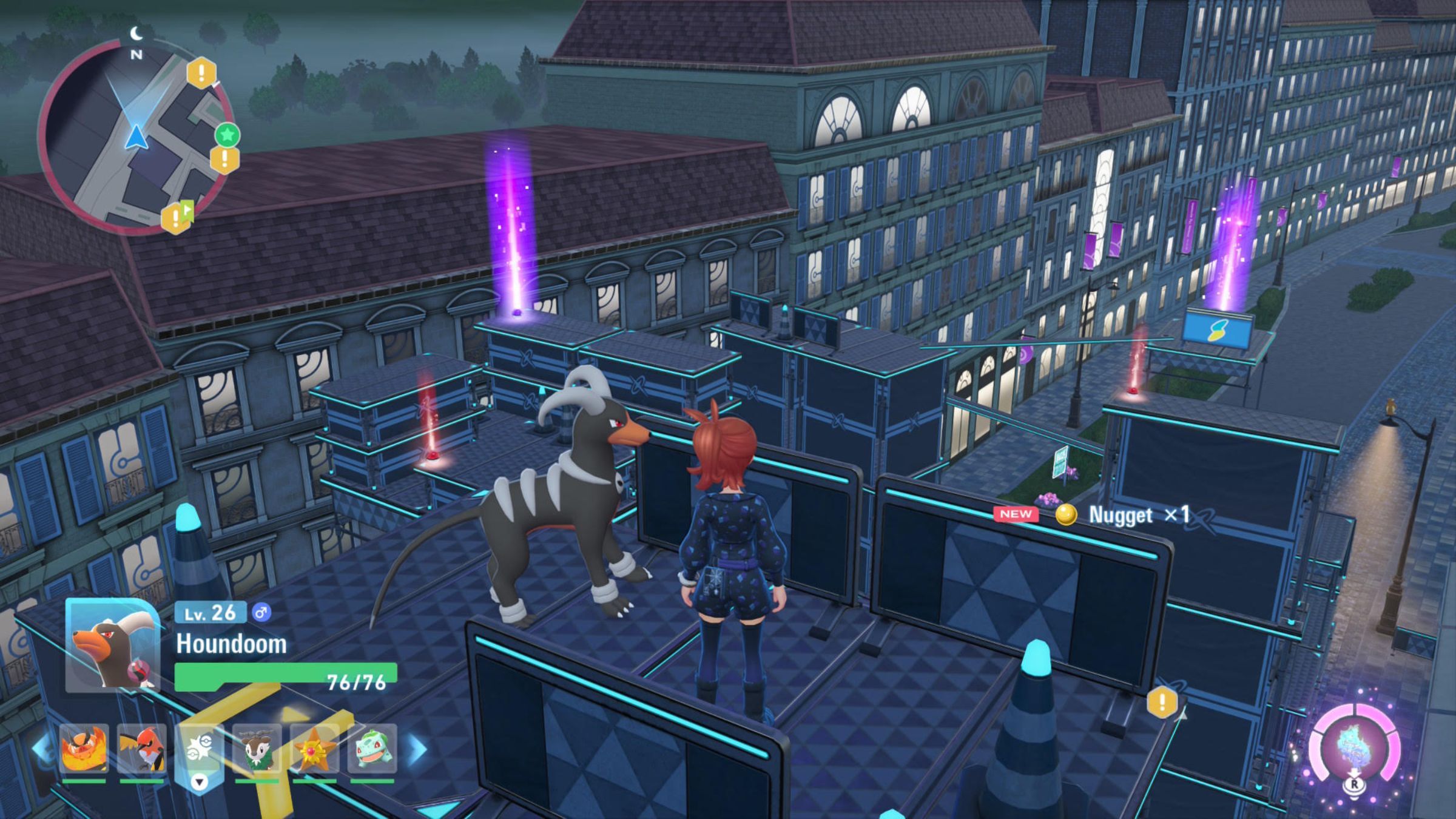Image resolution: width=1456 pixels, height=819 pixels.
Task: Open the circular minimap
Action: (135, 137)
